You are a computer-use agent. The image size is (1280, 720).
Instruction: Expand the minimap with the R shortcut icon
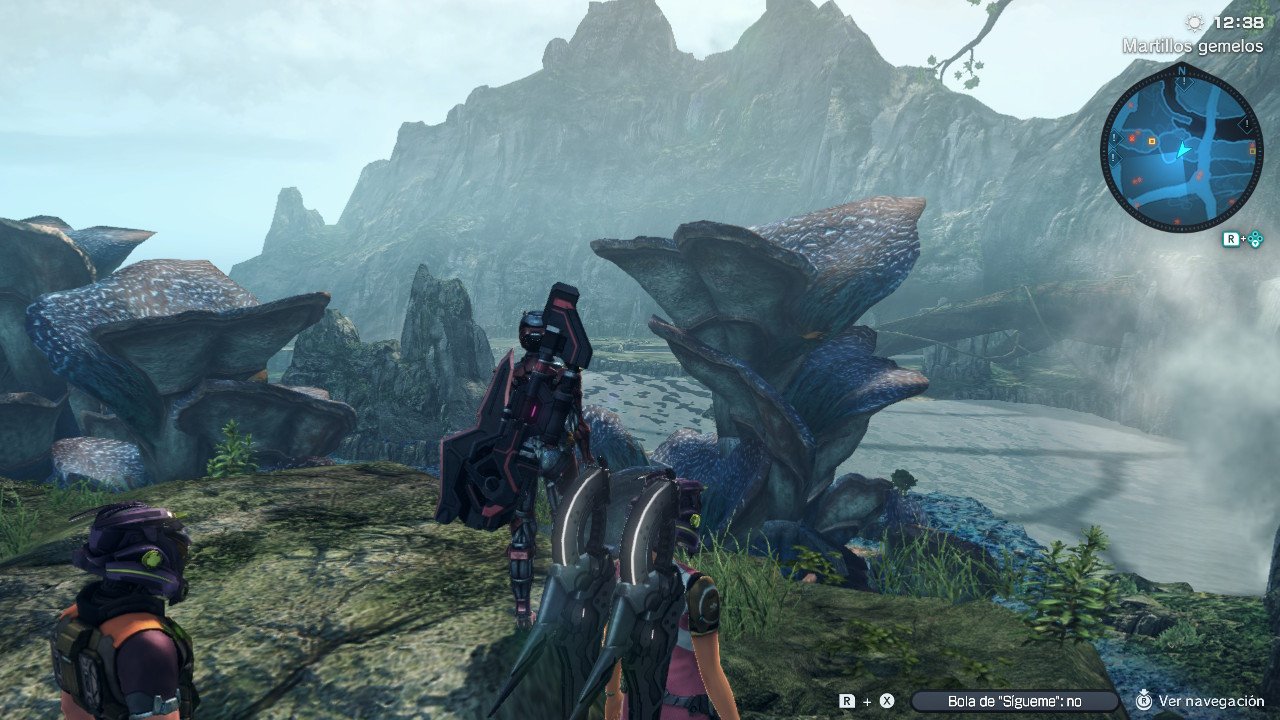[1233, 238]
